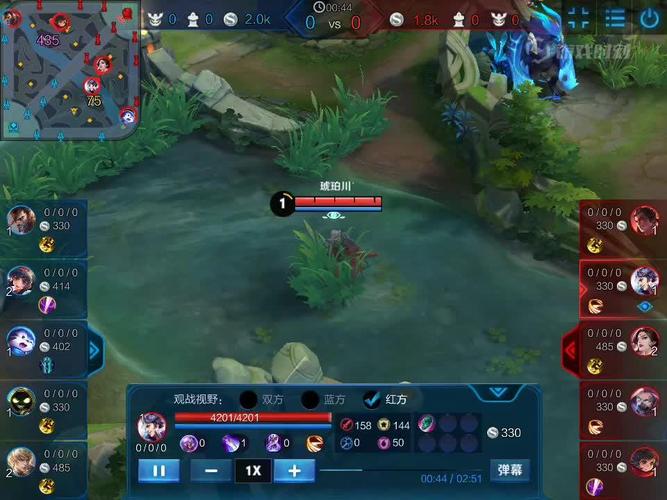Expand the blue team side panel arrow
This screenshot has height=500, width=667.
[x=95, y=350]
